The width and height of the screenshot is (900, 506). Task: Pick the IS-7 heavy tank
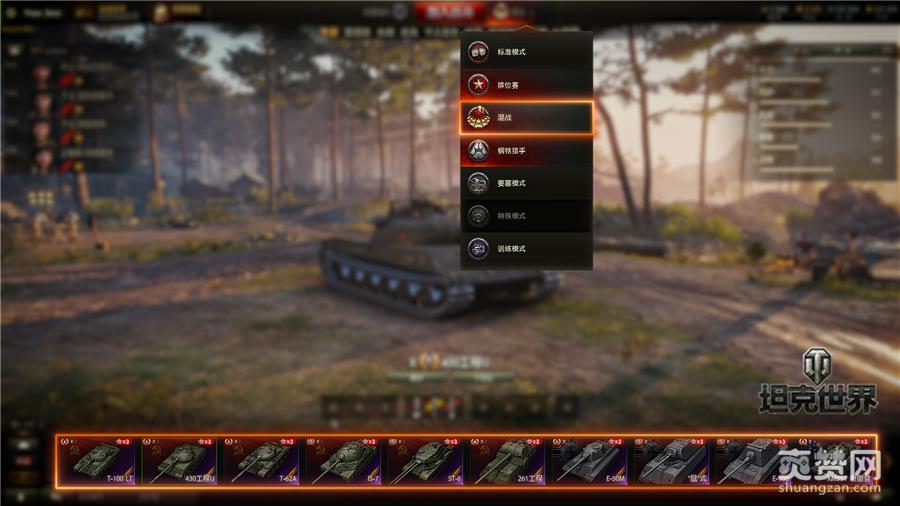tap(343, 462)
